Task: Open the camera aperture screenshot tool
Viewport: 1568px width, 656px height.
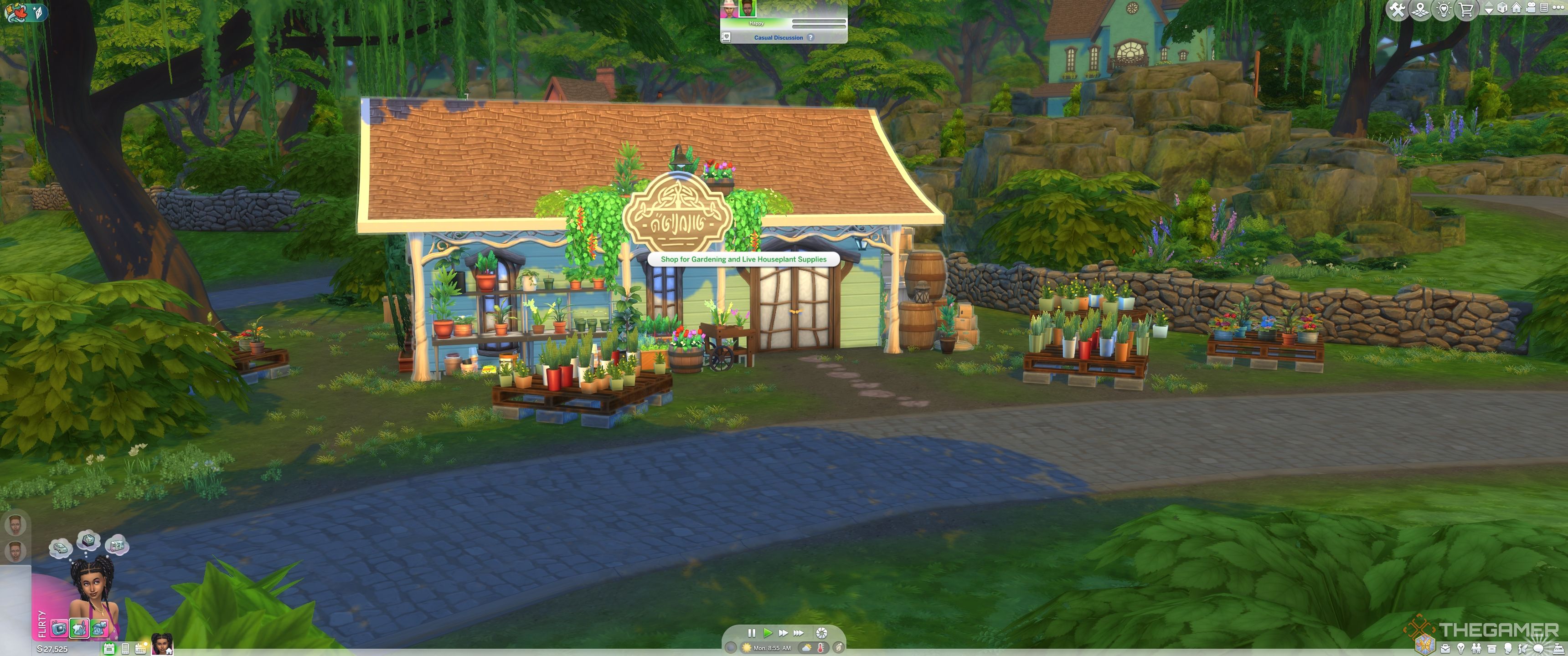Action: coord(821,633)
